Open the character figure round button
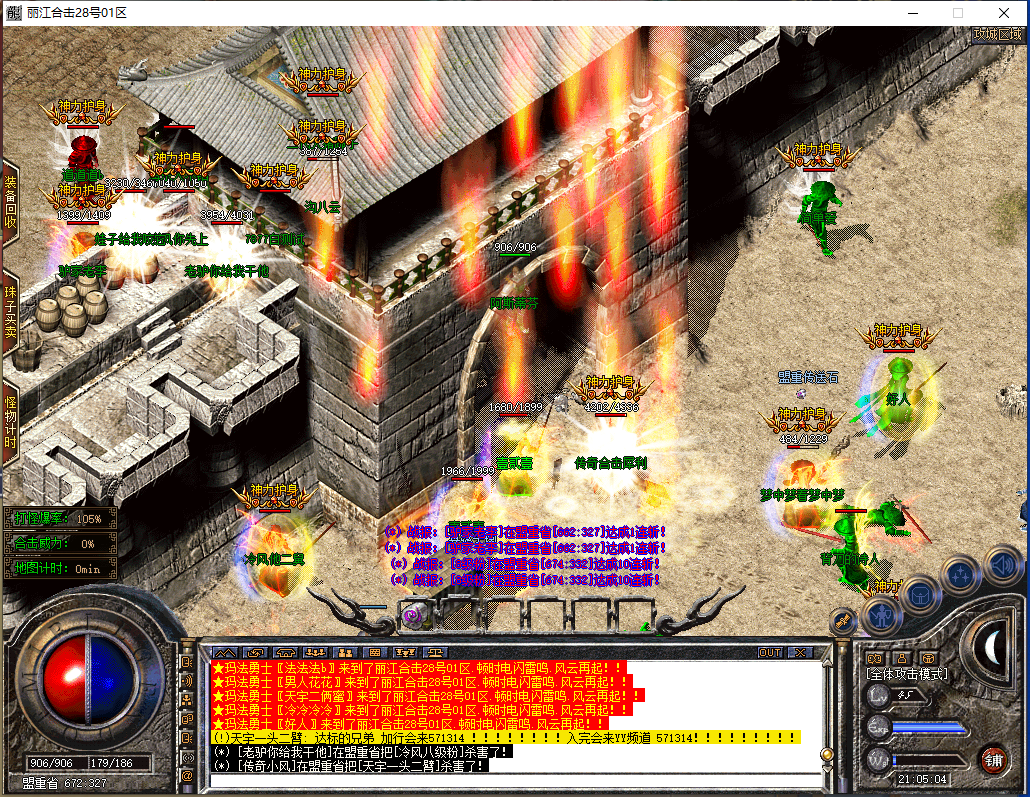This screenshot has width=1030, height=797. 882,616
